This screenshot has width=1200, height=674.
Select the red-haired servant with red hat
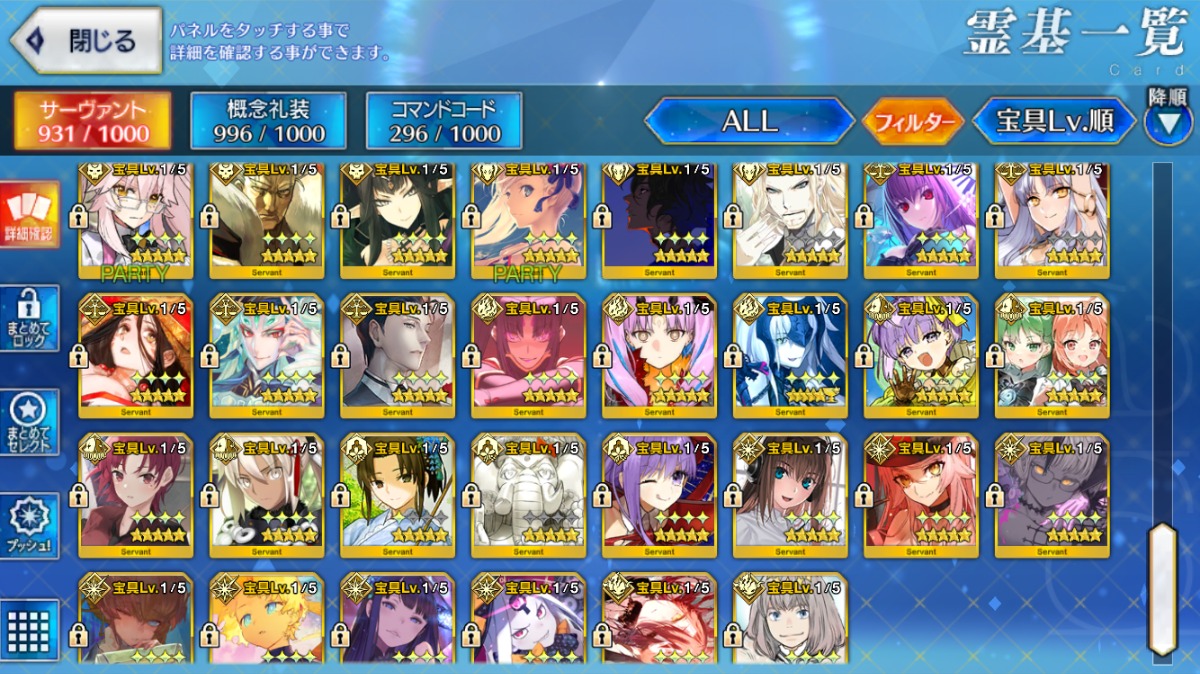tap(921, 495)
